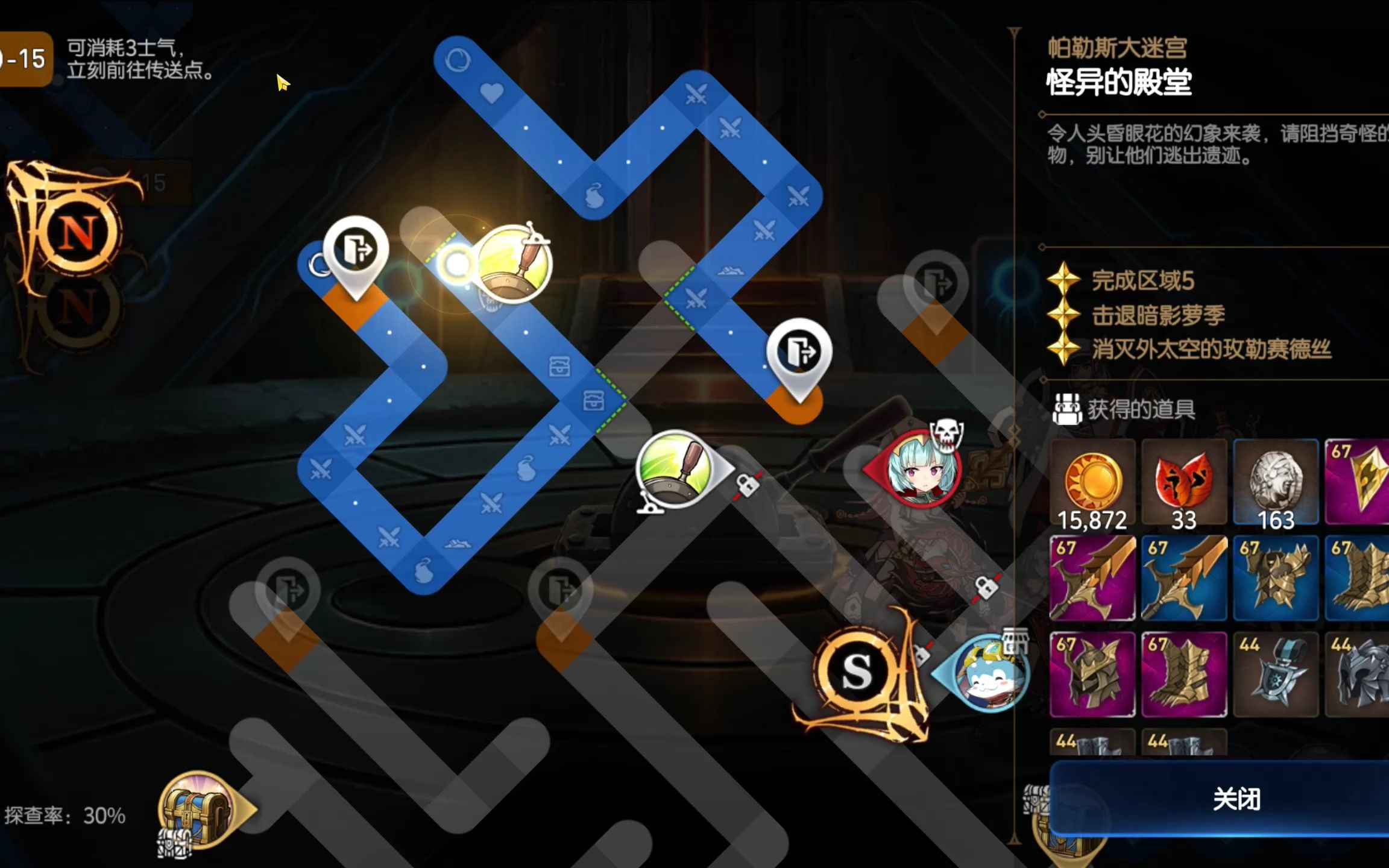Select the silver coin item with count 163
Screen dimensions: 1389x868
[1276, 483]
